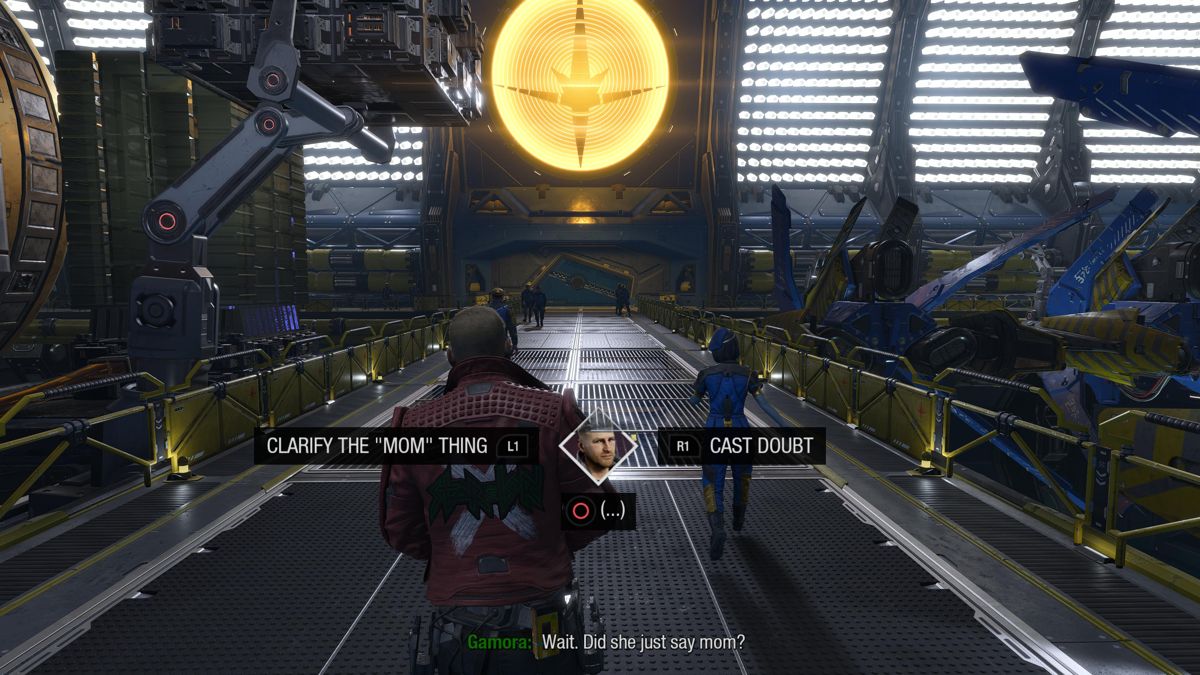Pick the silent (...) response
The width and height of the screenshot is (1200, 675).
(599, 511)
